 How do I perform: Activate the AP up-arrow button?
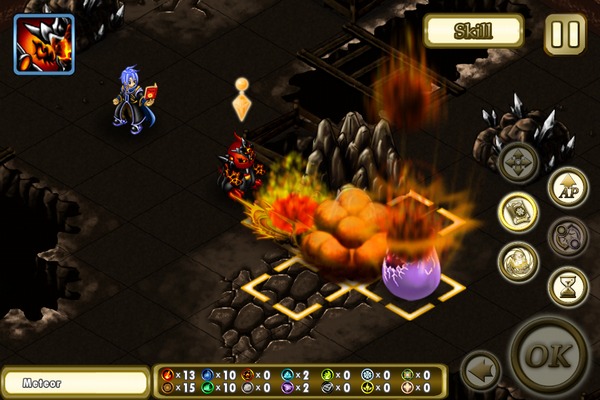click(567, 187)
